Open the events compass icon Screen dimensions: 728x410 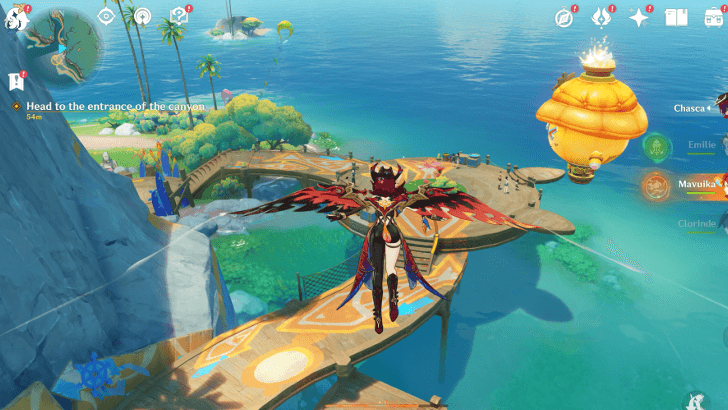(x=564, y=17)
